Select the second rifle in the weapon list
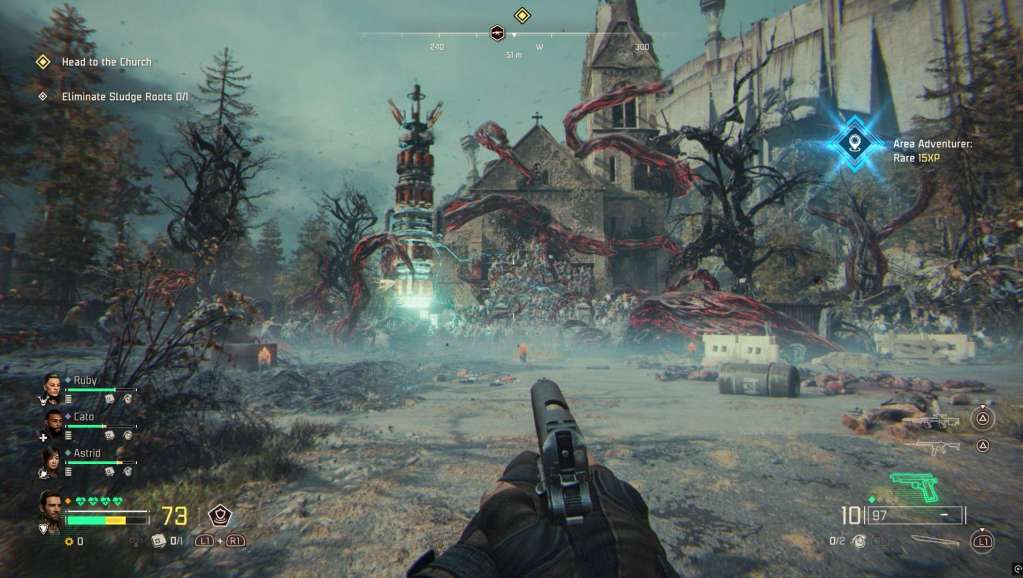The width and height of the screenshot is (1023, 578). click(x=931, y=447)
